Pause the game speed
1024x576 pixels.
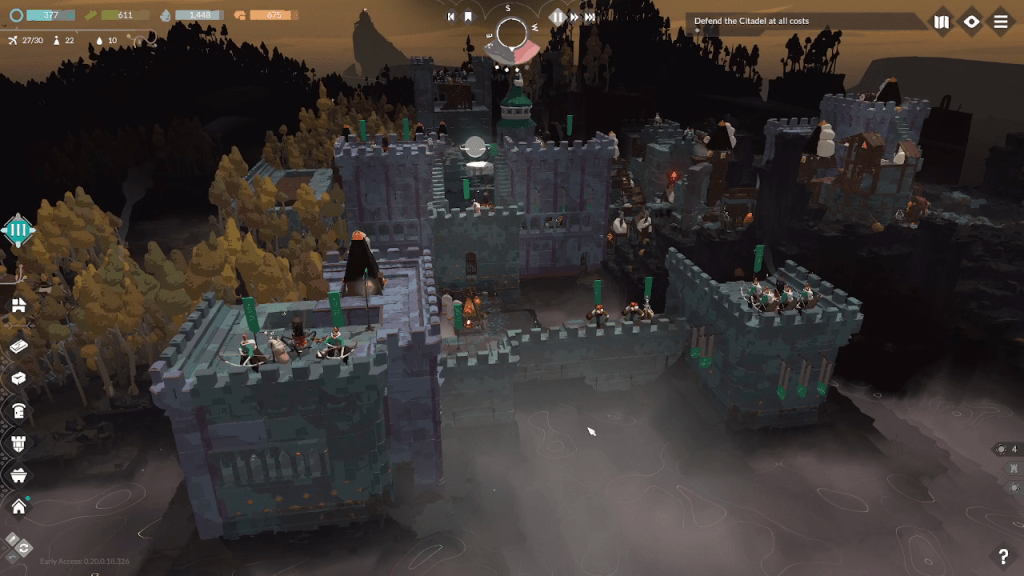tap(559, 17)
